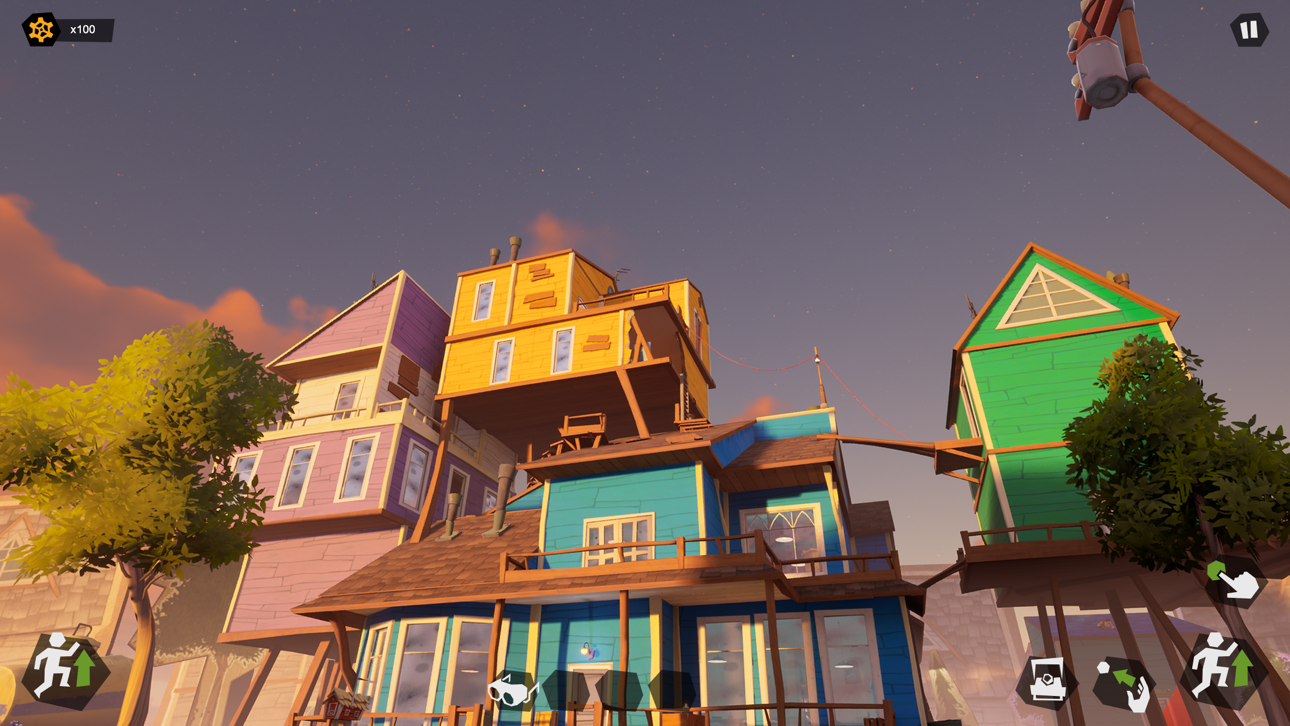This screenshot has width=1290, height=726.
Task: Tap the tap-to-interact hand icon near the tree
Action: [1233, 582]
